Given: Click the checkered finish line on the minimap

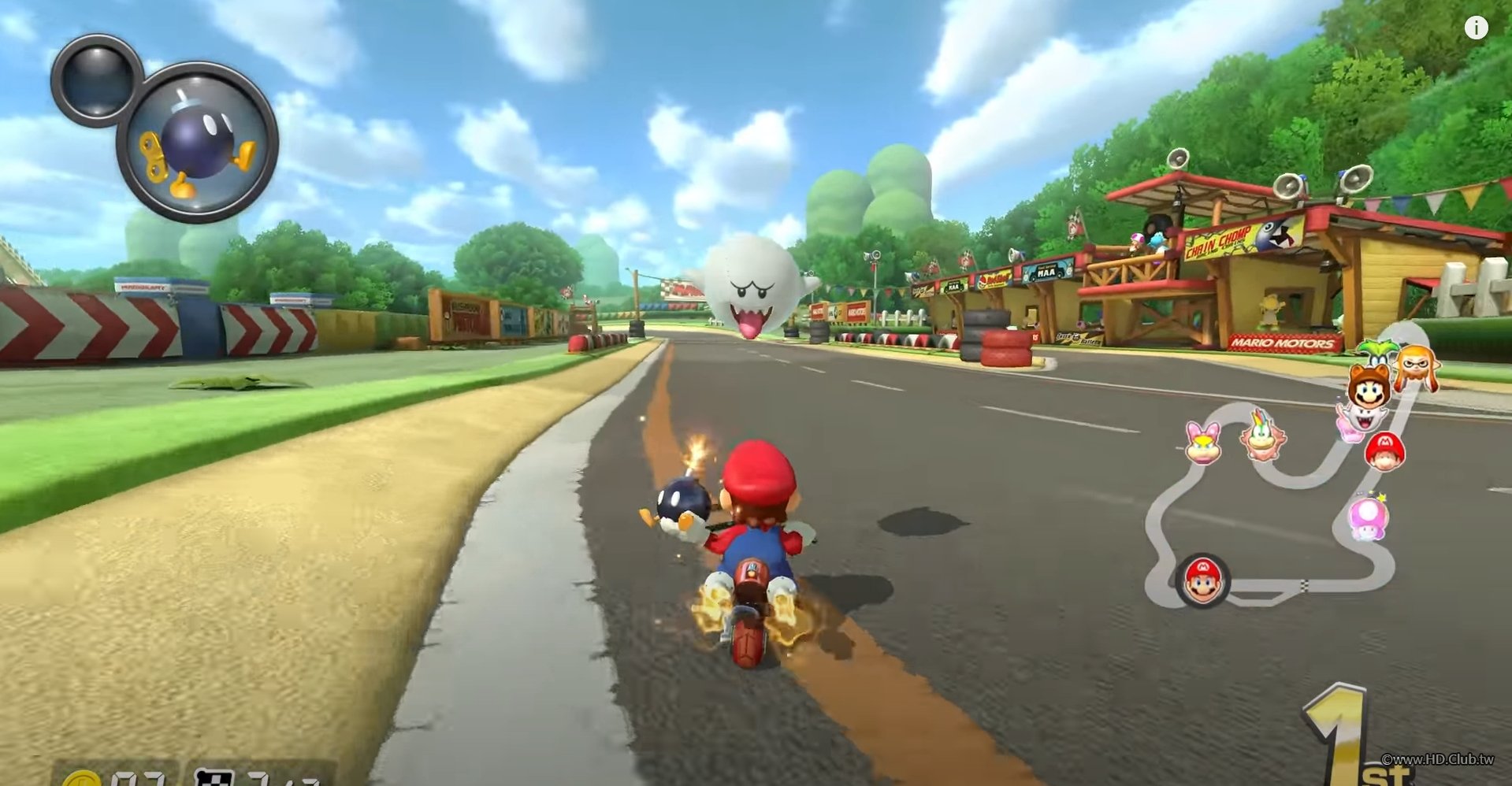Looking at the screenshot, I should point(1304,585).
